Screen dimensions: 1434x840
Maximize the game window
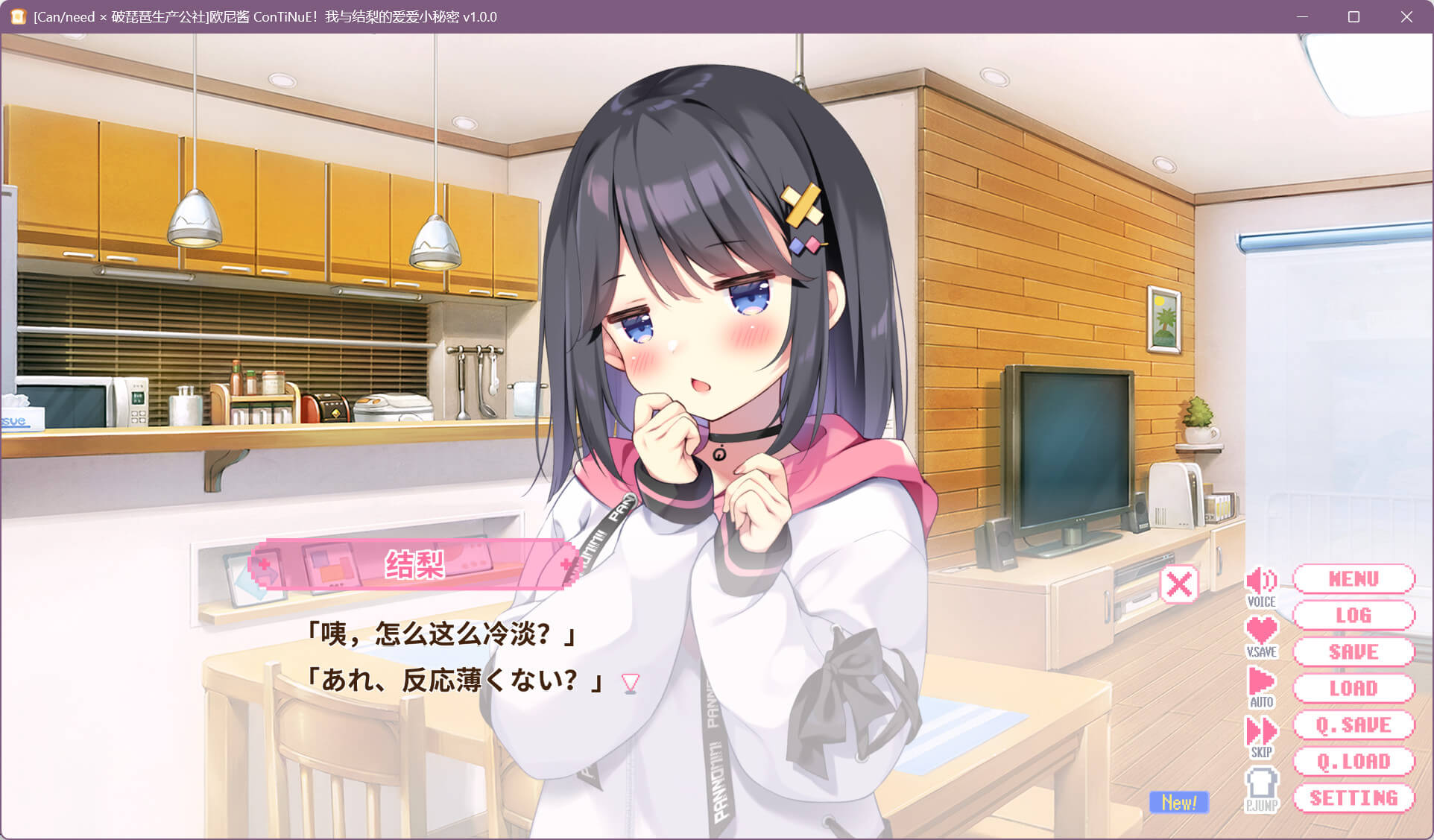pyautogui.click(x=1354, y=16)
